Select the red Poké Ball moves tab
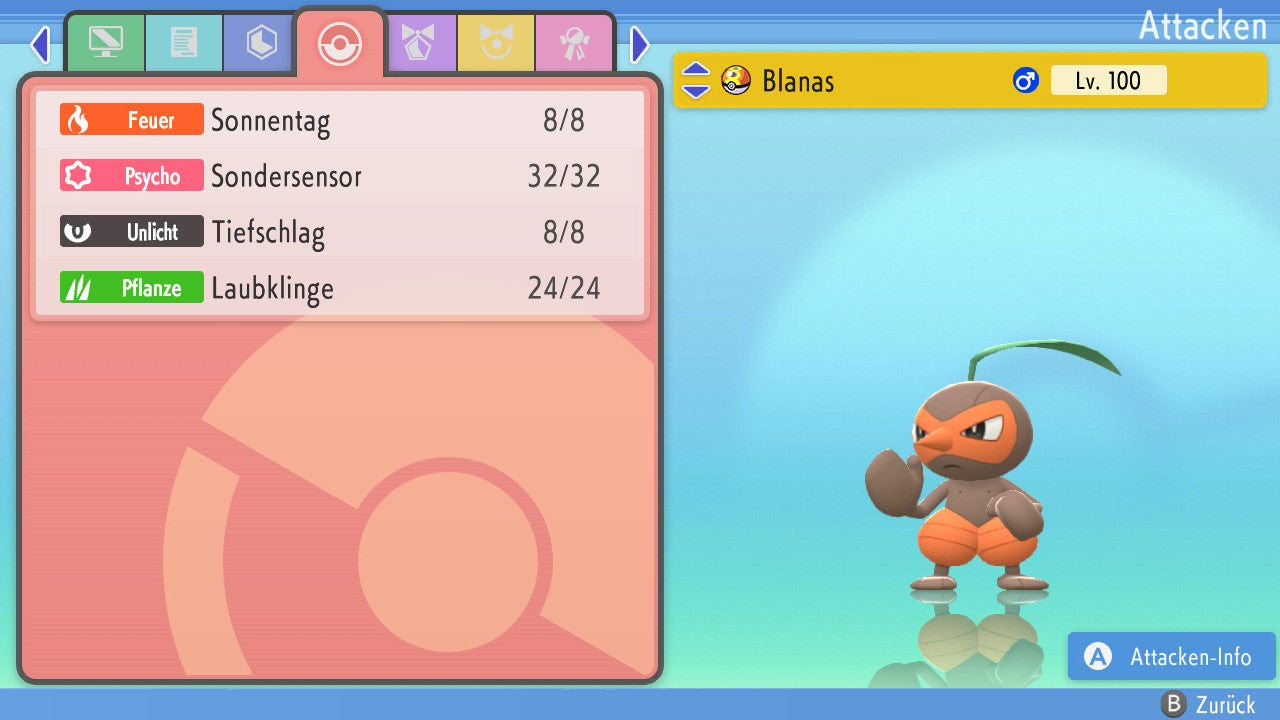This screenshot has width=1280, height=720. point(339,43)
